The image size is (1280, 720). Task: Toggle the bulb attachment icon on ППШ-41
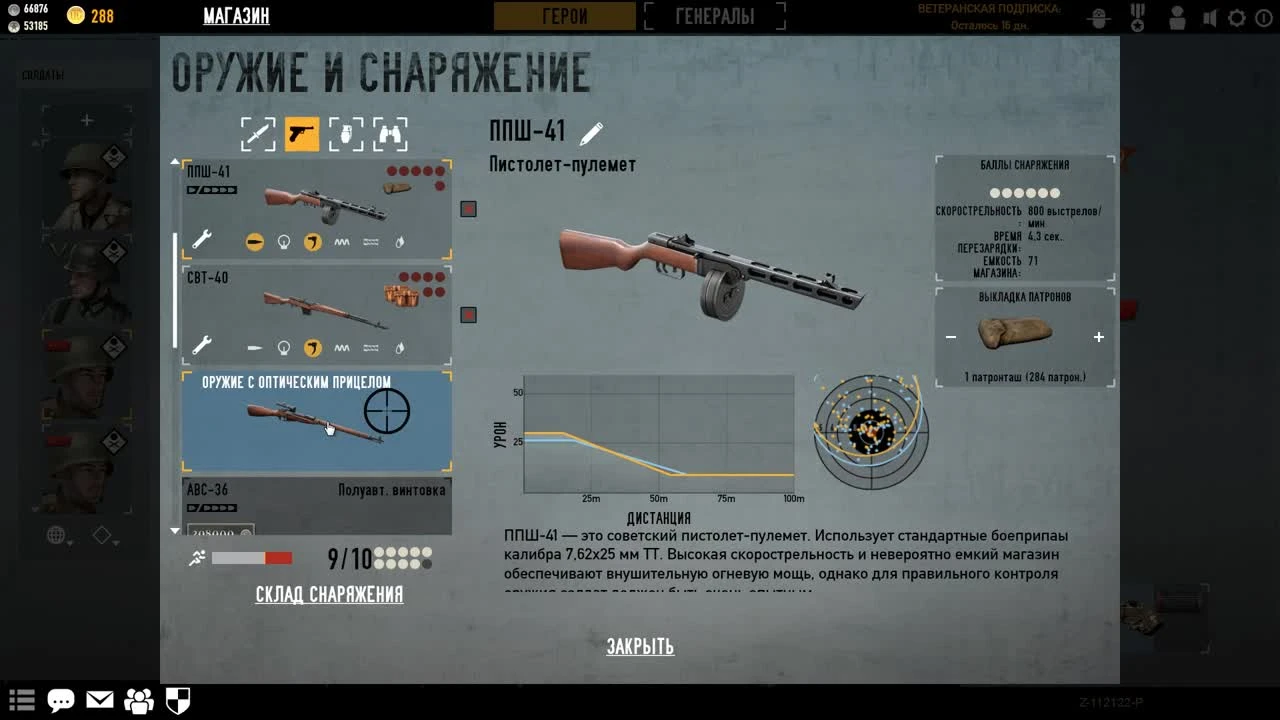tap(282, 241)
